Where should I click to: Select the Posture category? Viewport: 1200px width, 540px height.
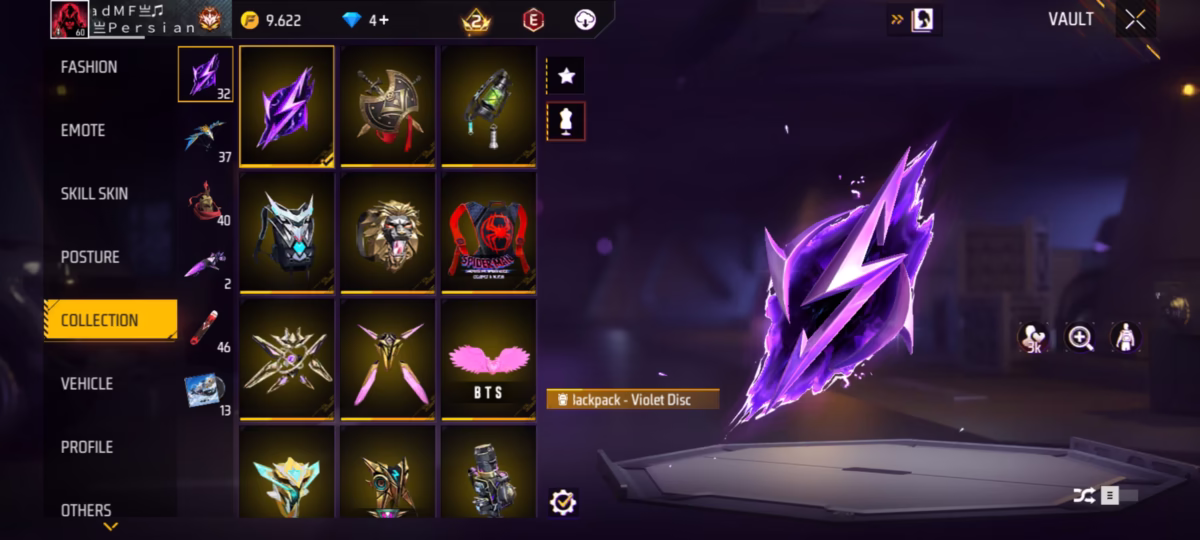pyautogui.click(x=90, y=257)
